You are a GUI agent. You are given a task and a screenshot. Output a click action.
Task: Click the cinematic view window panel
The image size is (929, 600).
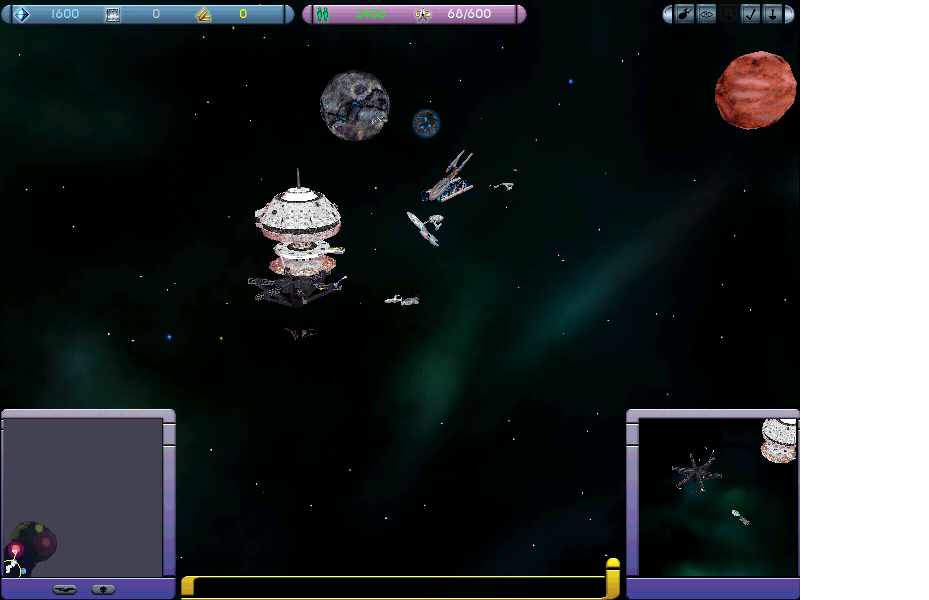[x=717, y=497]
